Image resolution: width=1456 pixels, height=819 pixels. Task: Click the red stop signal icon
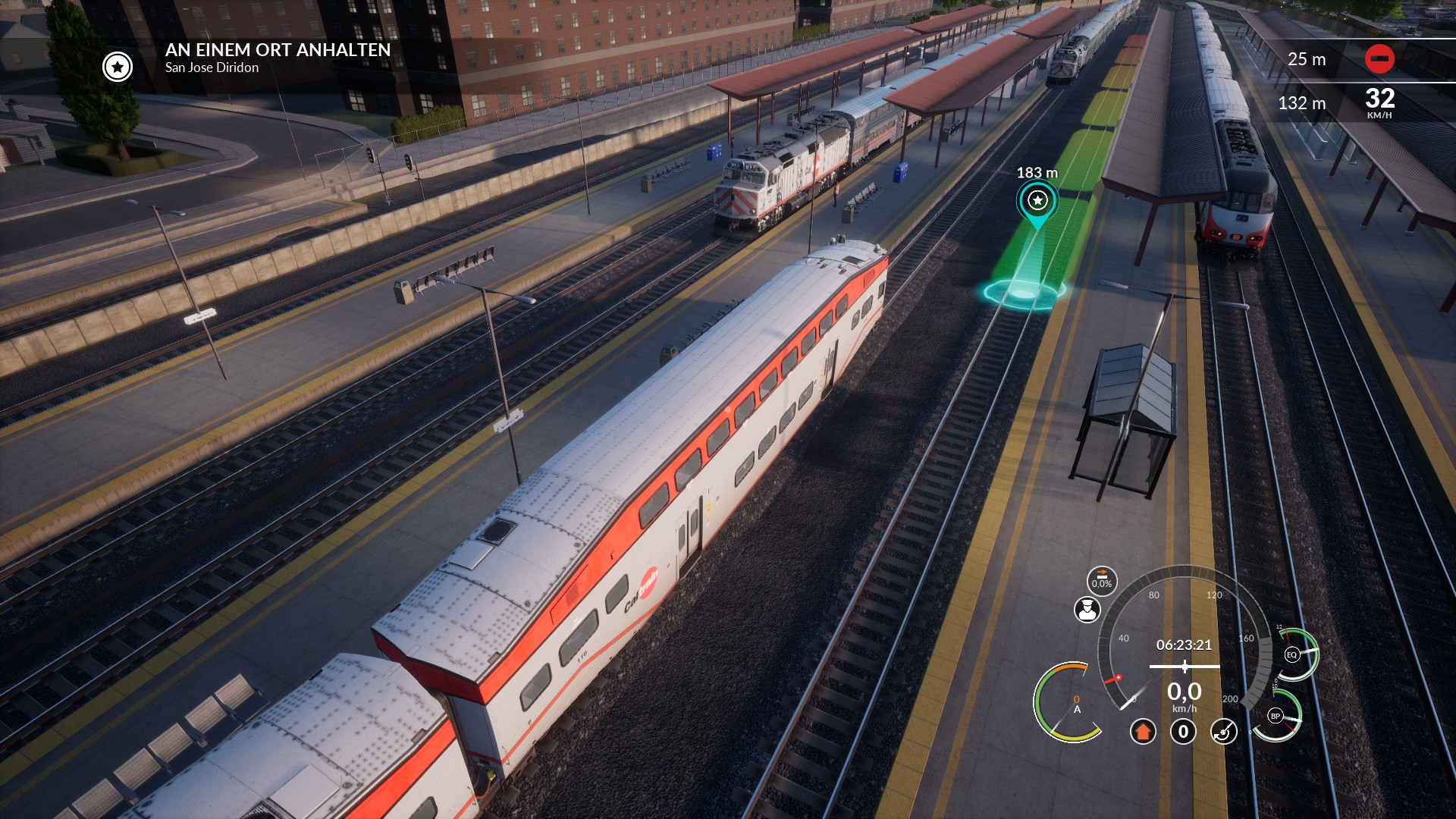pos(1379,58)
